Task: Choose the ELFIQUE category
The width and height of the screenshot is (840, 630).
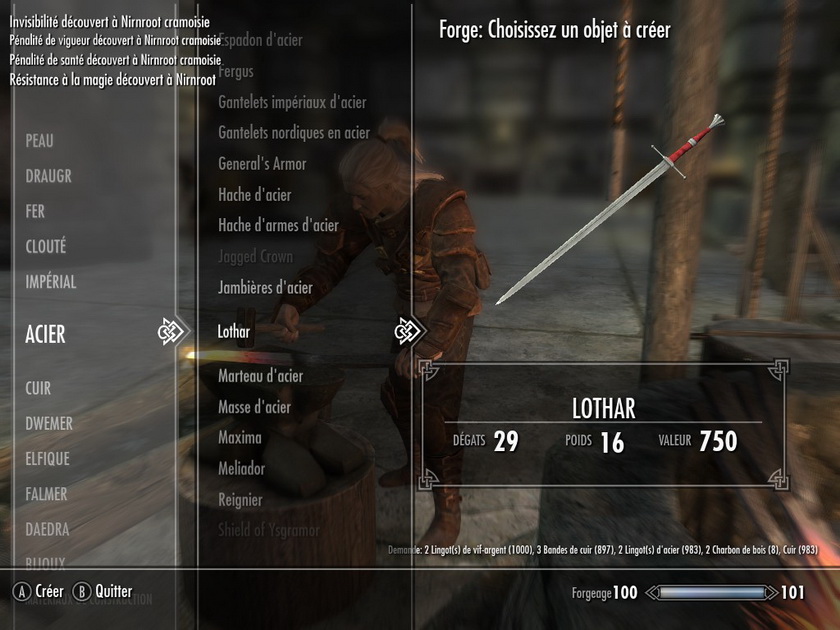Action: click(46, 459)
